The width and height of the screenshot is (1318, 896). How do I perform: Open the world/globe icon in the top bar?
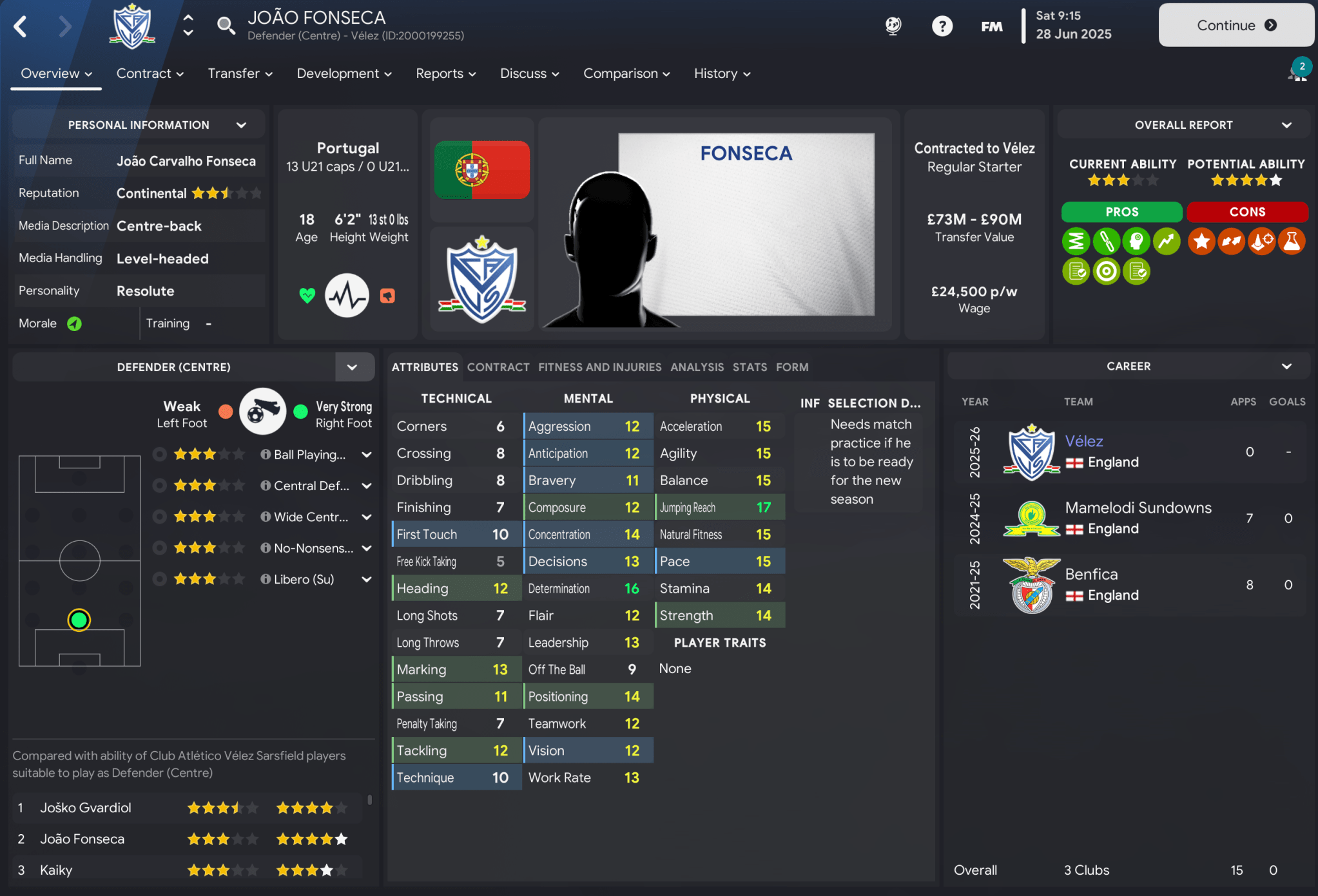point(893,26)
